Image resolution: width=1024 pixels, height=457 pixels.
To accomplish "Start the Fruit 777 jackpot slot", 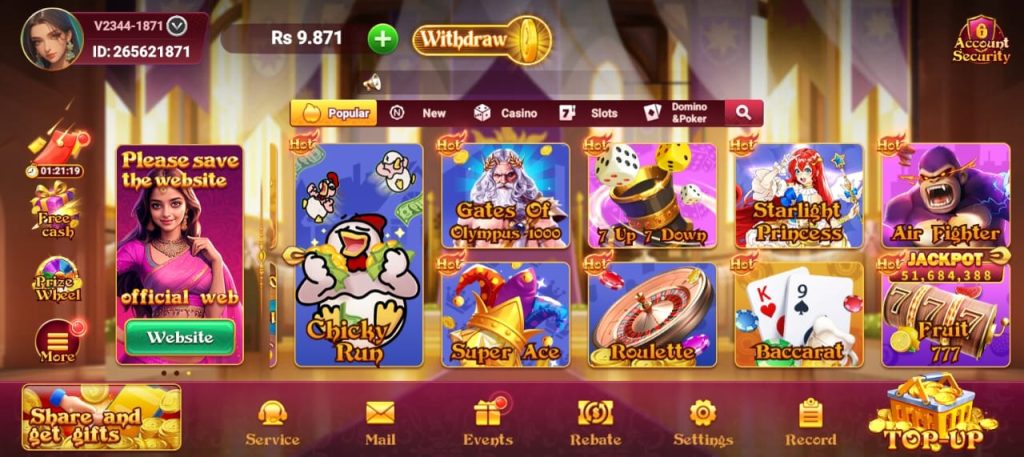I will coord(945,314).
